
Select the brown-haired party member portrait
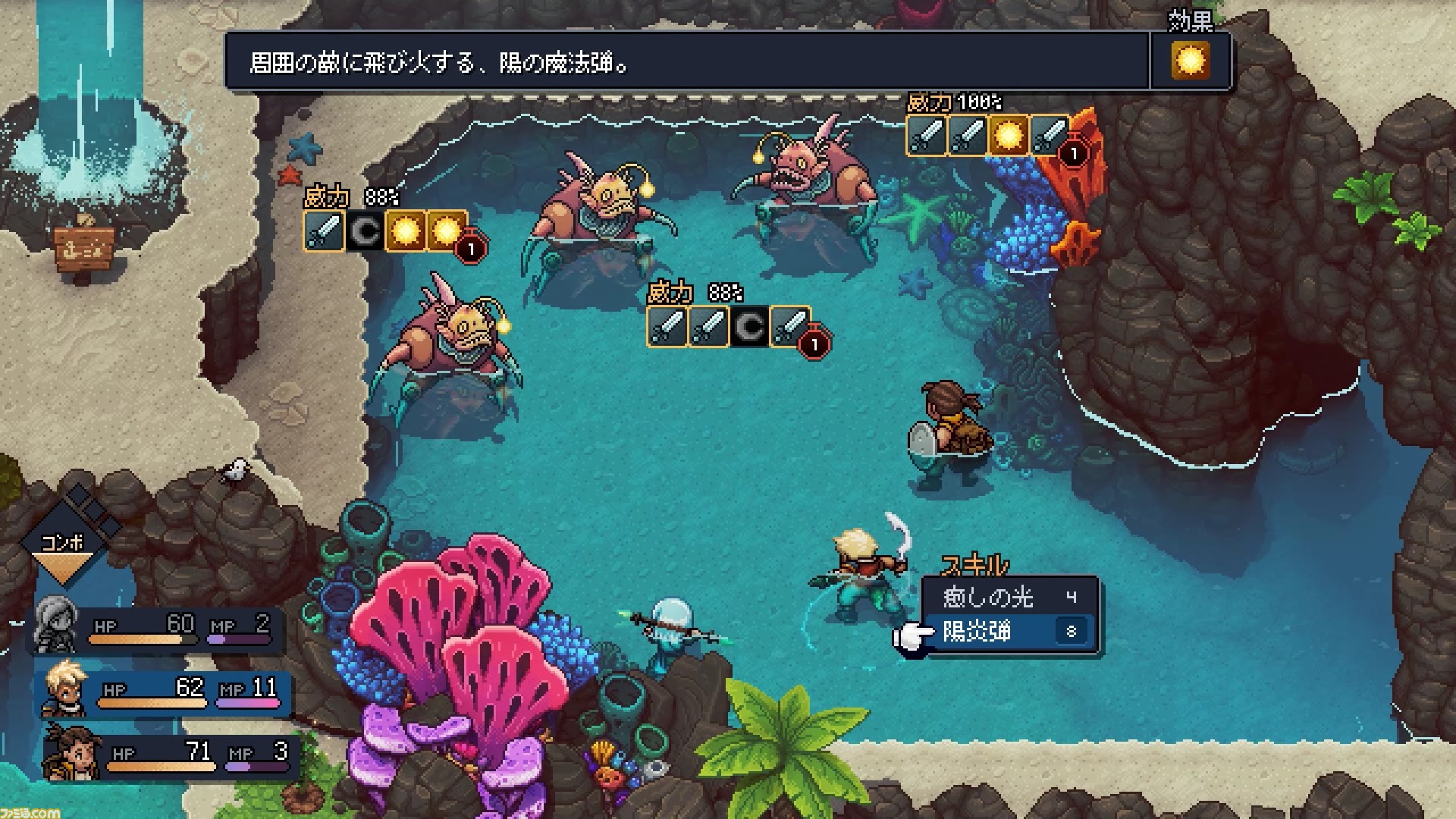pos(72,752)
